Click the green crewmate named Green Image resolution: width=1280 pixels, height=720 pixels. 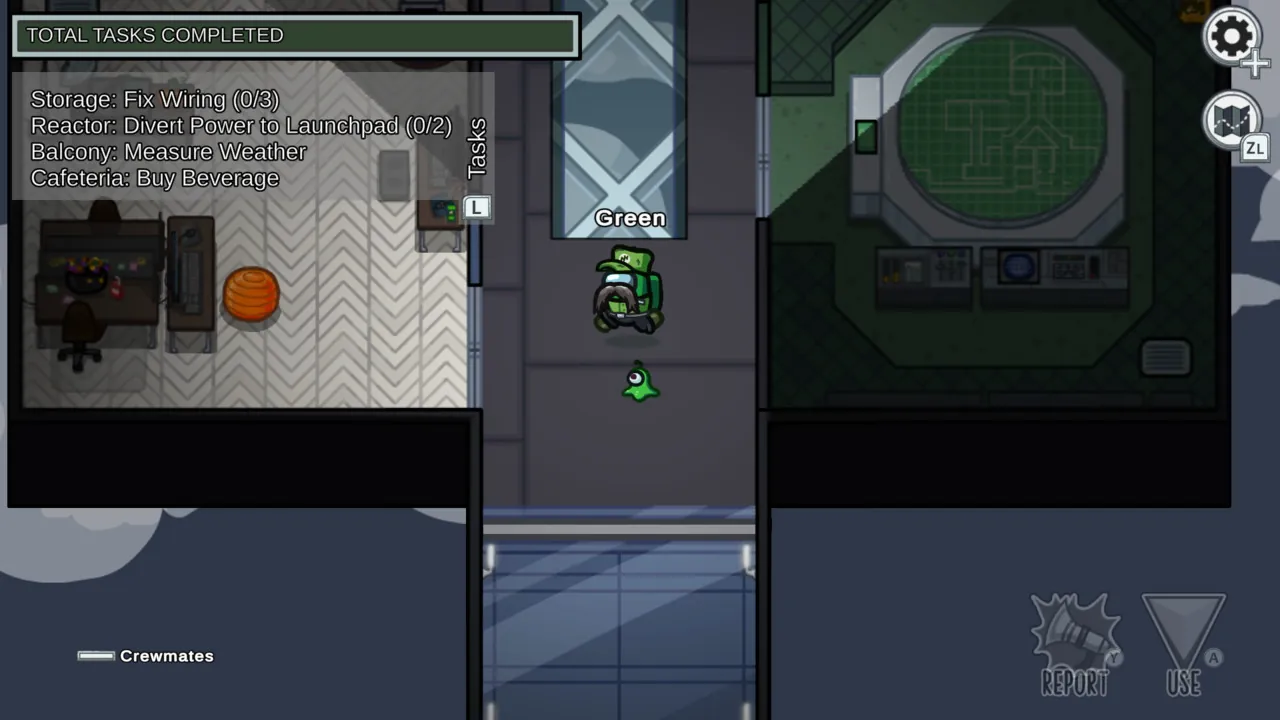tap(628, 290)
